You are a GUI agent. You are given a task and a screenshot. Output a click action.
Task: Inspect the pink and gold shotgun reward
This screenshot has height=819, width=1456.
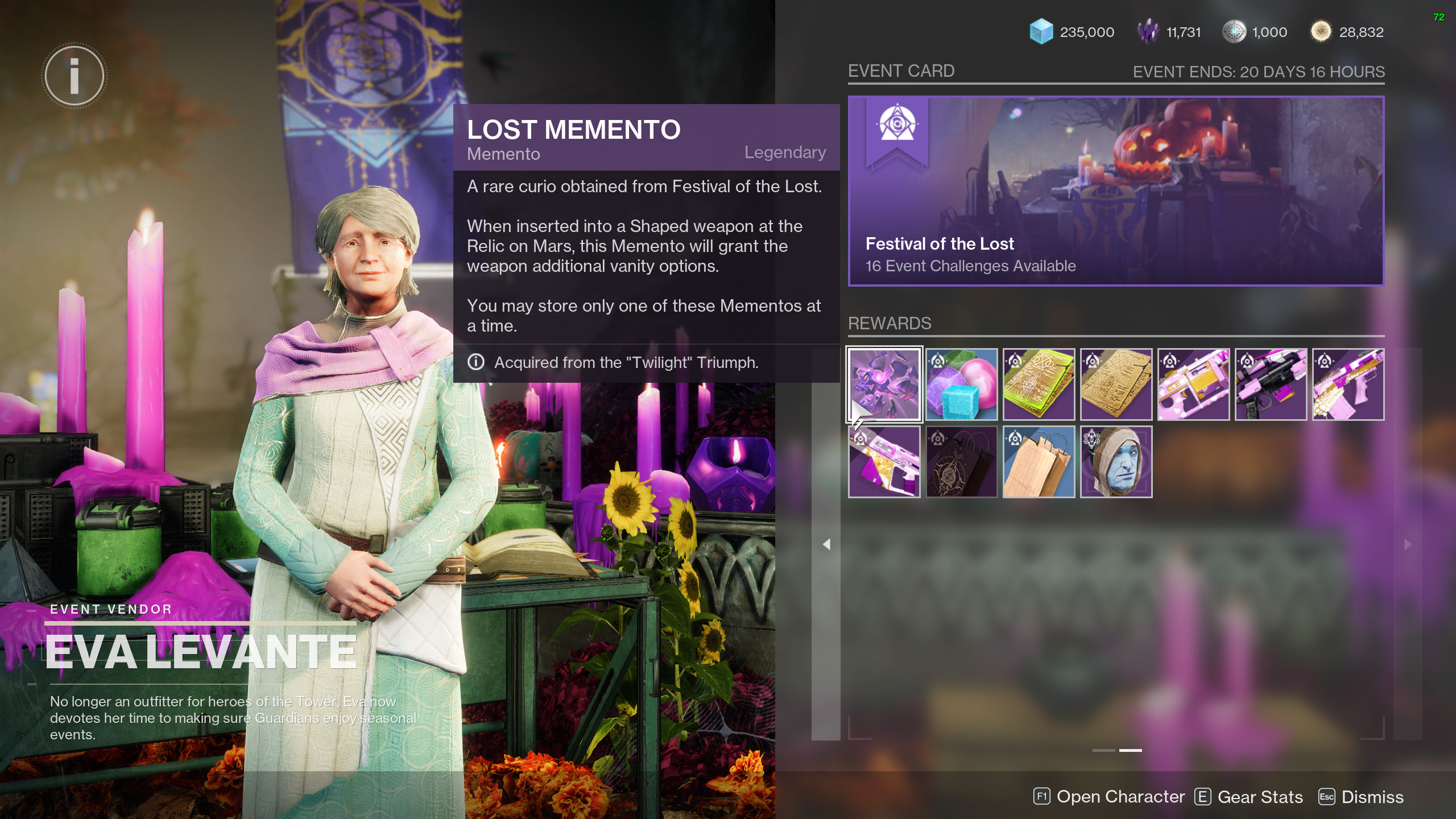coord(1194,384)
